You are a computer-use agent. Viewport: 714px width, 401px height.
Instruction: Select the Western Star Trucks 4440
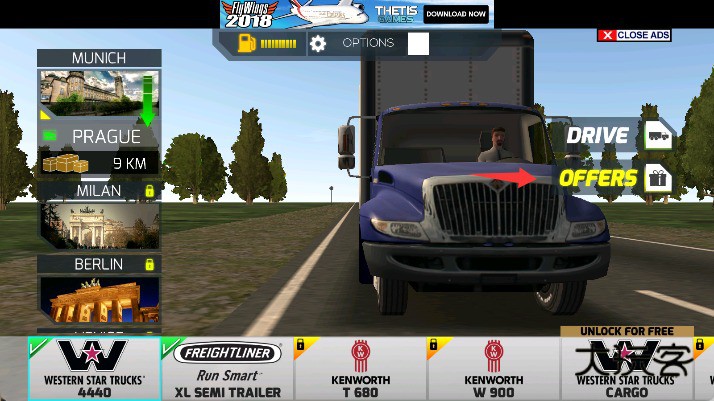coord(94,368)
